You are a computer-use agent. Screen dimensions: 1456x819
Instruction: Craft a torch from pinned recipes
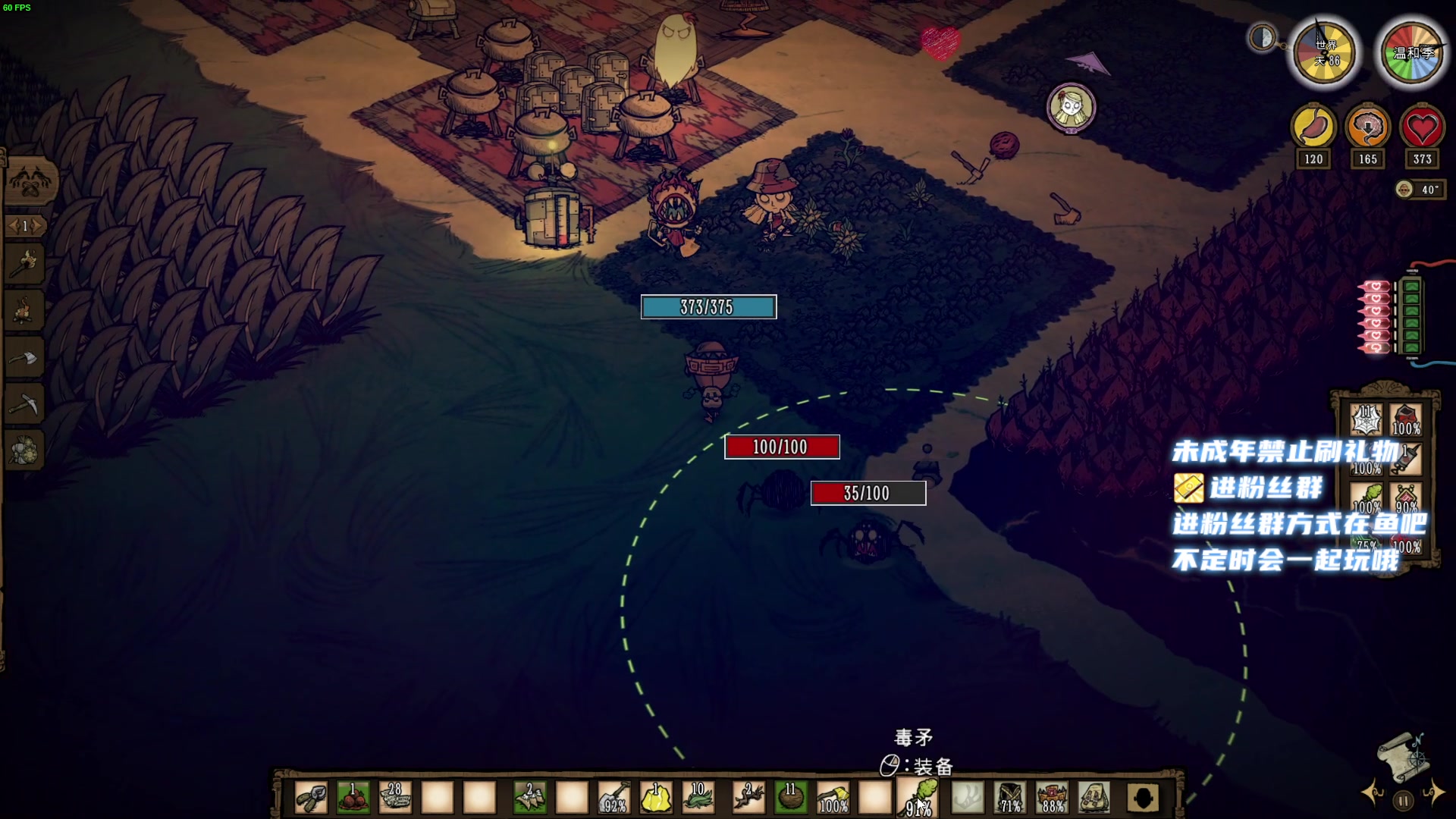[x=24, y=264]
